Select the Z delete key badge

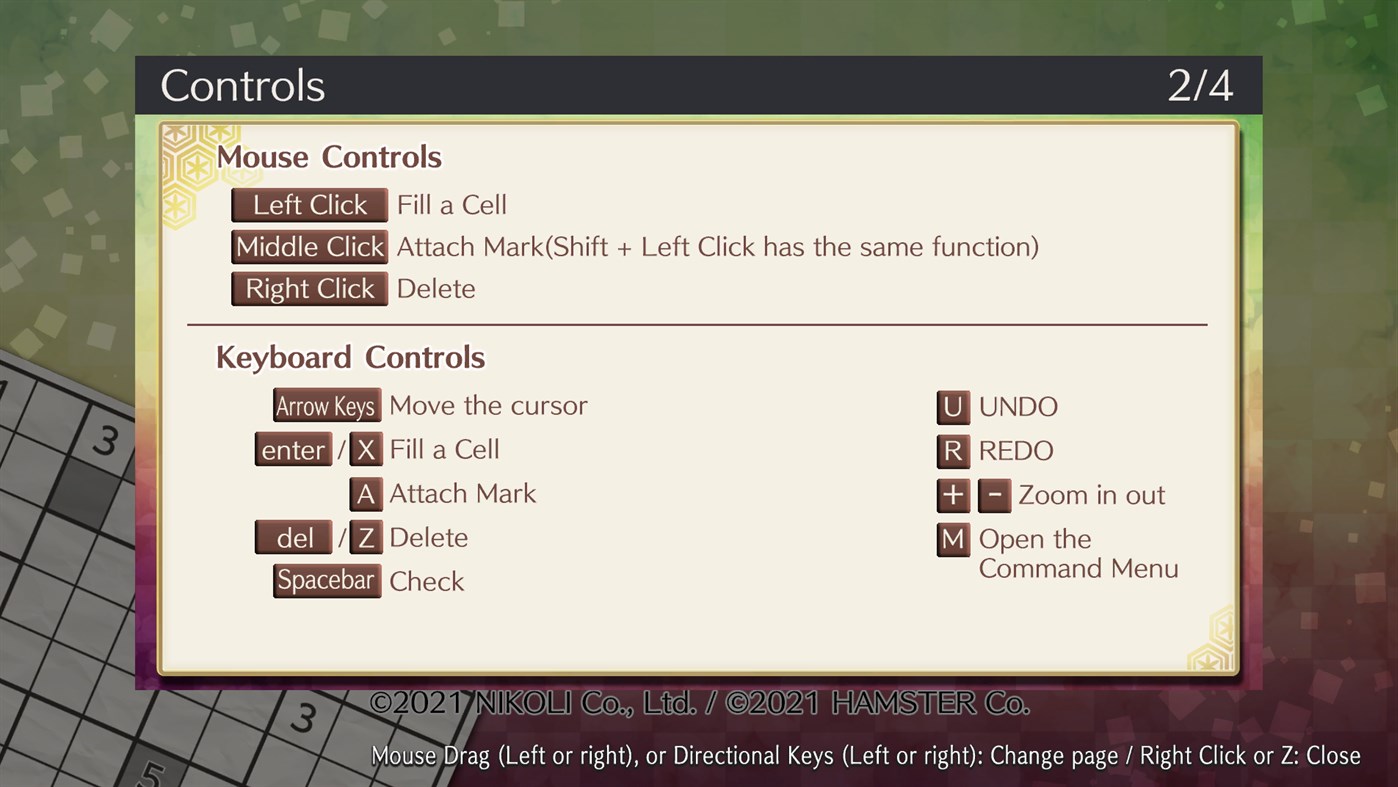[366, 537]
